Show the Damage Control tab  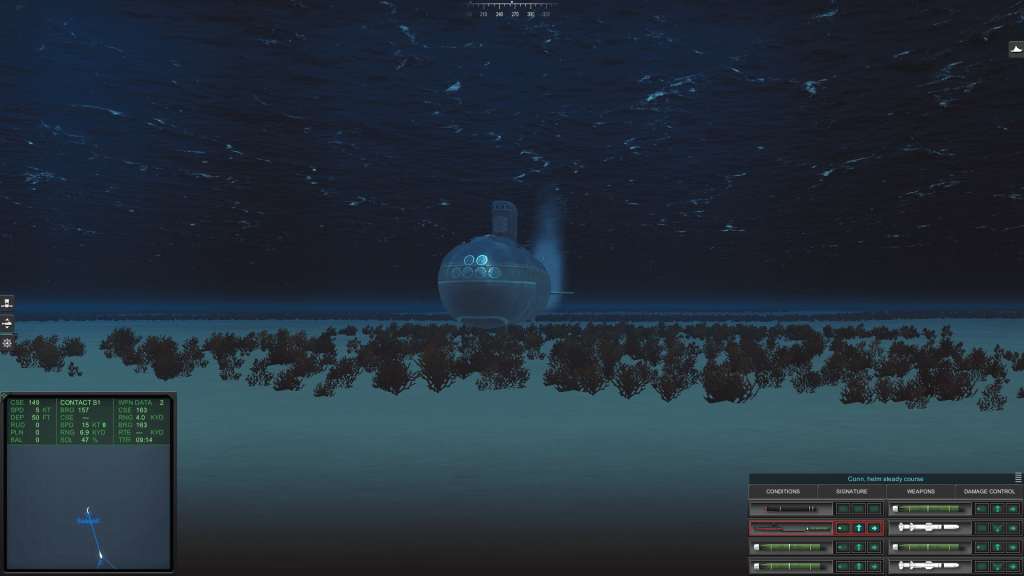point(989,491)
